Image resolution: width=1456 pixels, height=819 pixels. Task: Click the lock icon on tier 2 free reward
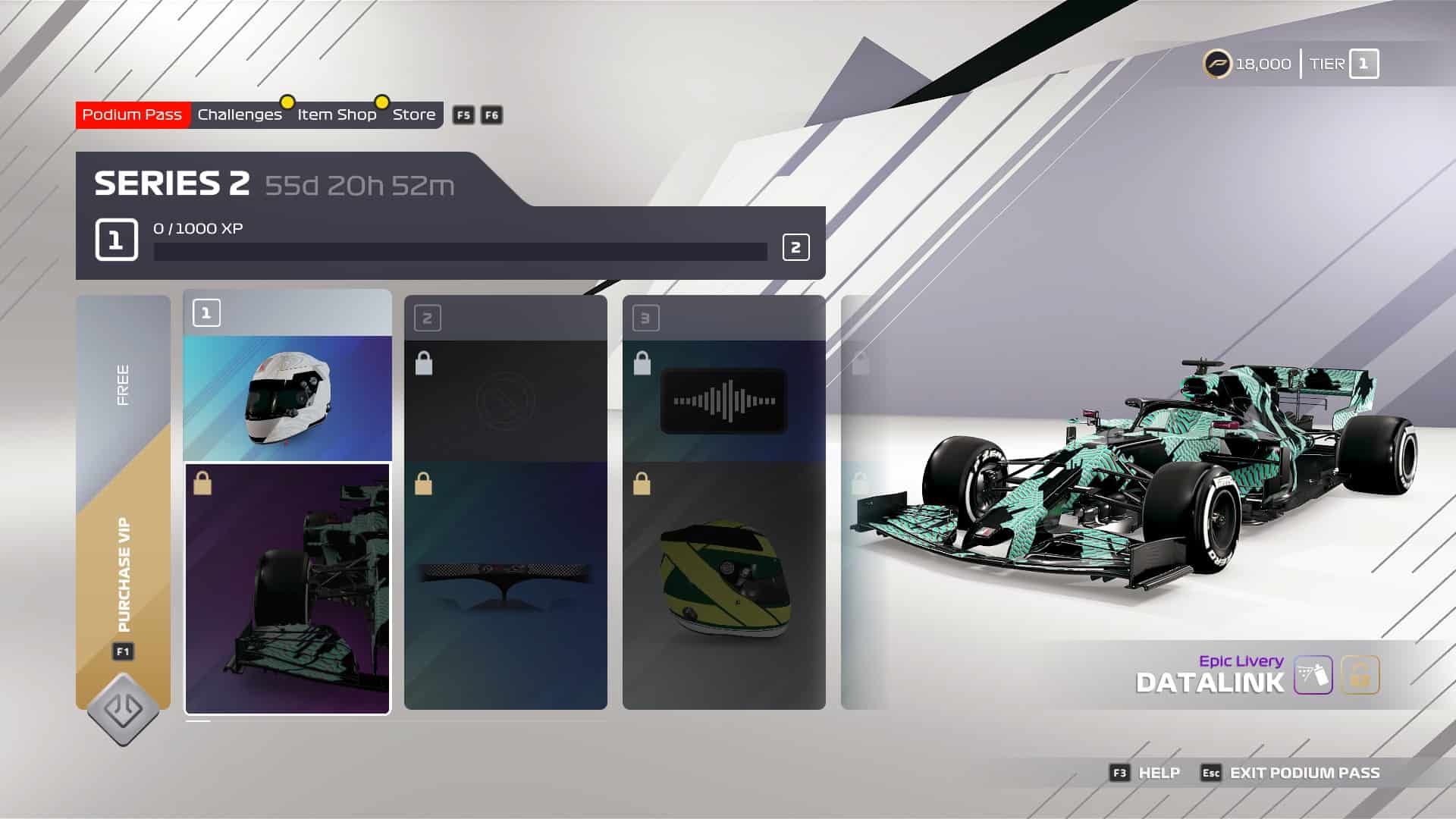click(x=422, y=364)
